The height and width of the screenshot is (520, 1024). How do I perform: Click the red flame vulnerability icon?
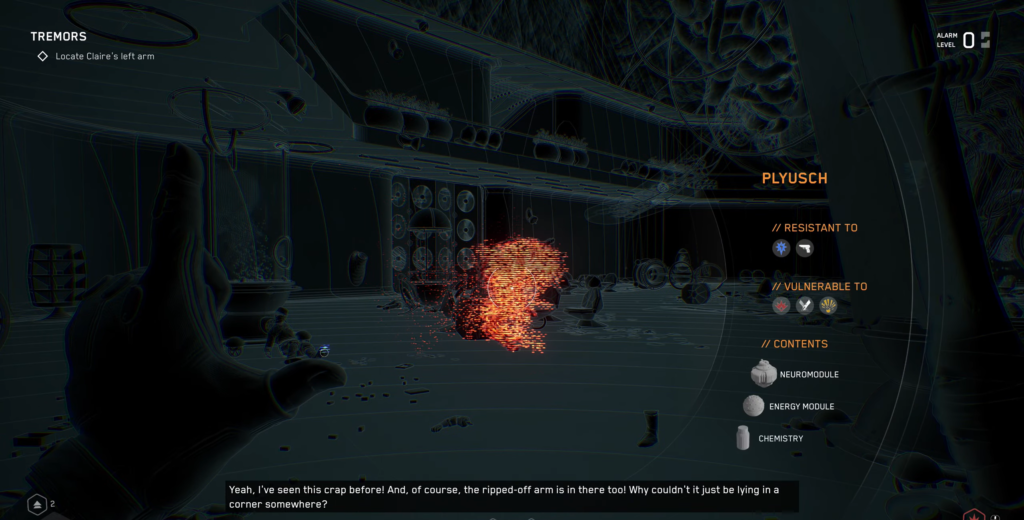(x=781, y=306)
